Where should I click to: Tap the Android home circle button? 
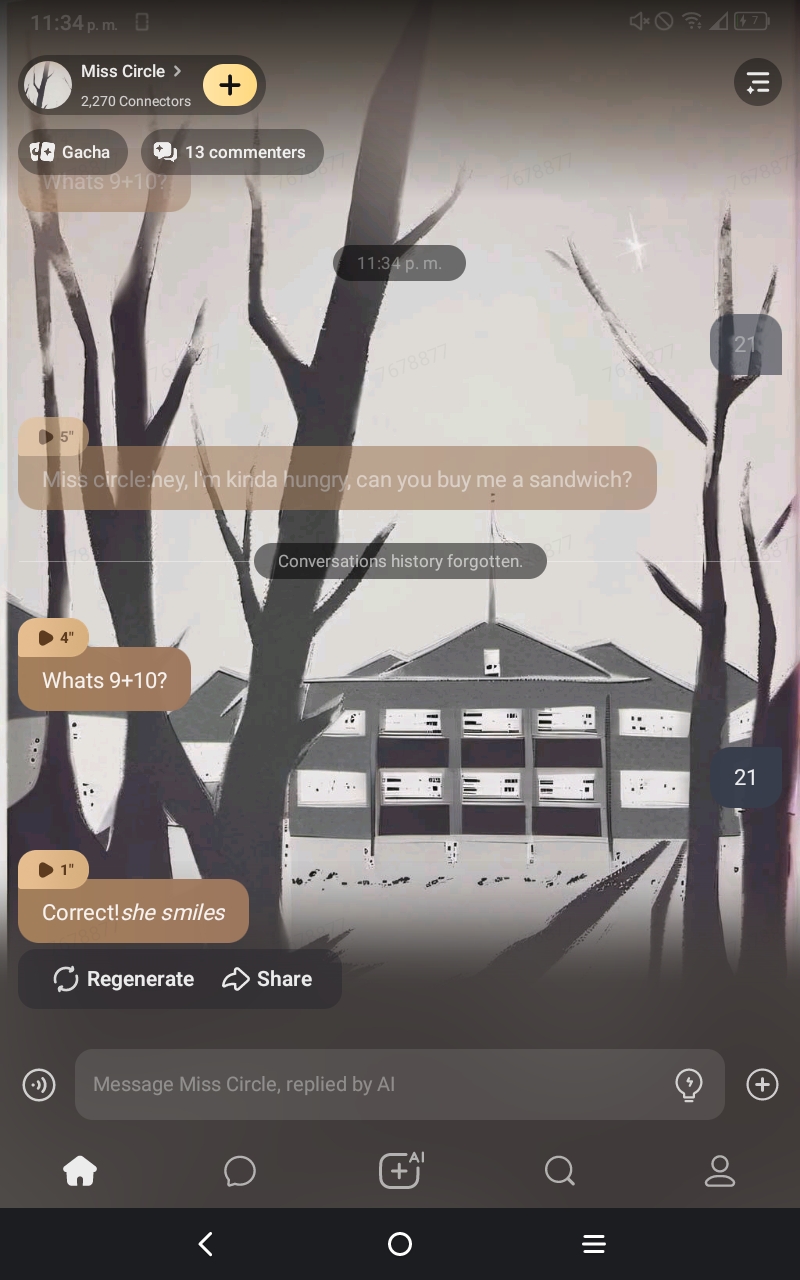pyautogui.click(x=400, y=1244)
